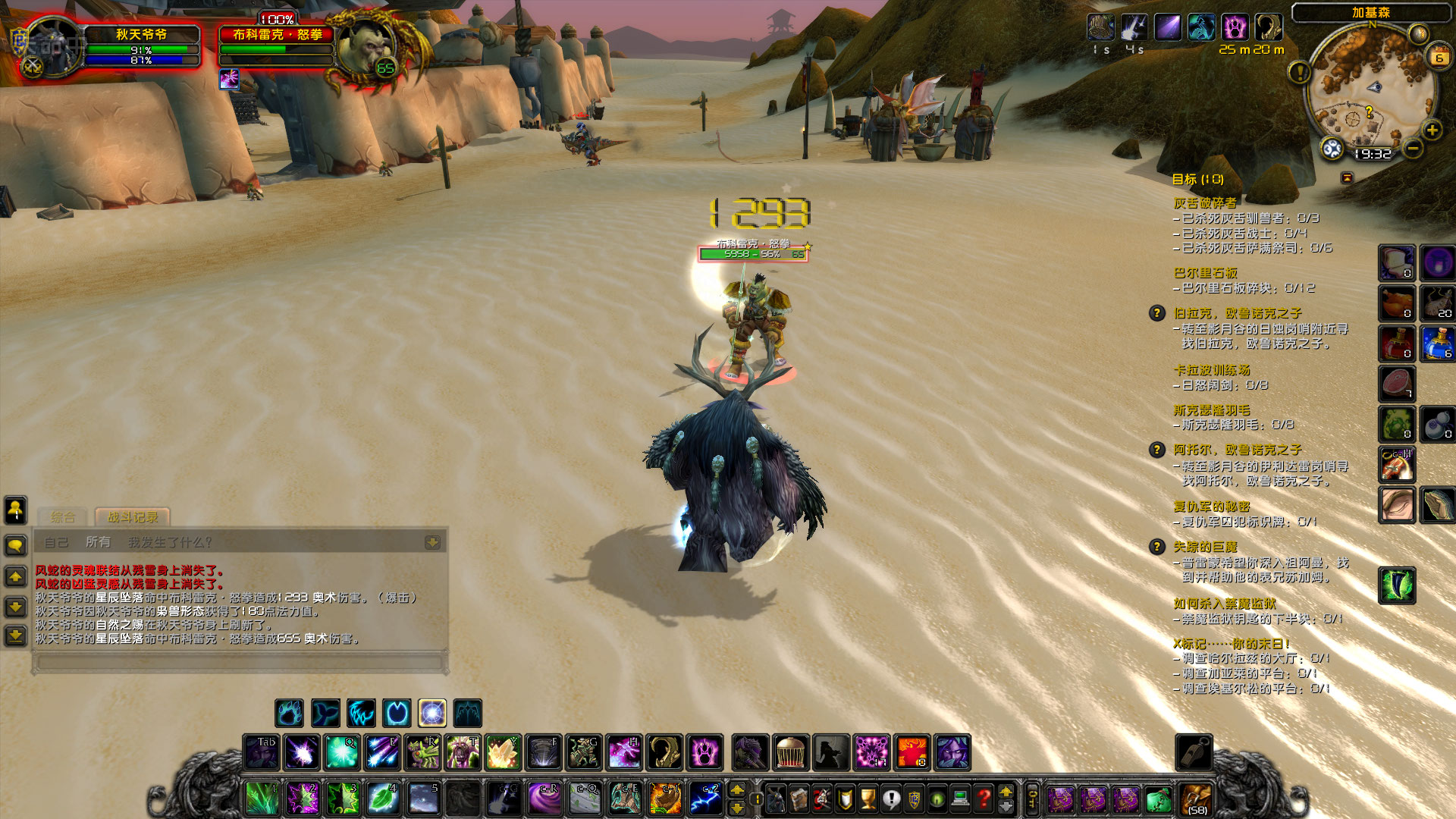The image size is (1456, 819).
Task: Activate the Moonkin Form stance button
Action: tap(432, 714)
